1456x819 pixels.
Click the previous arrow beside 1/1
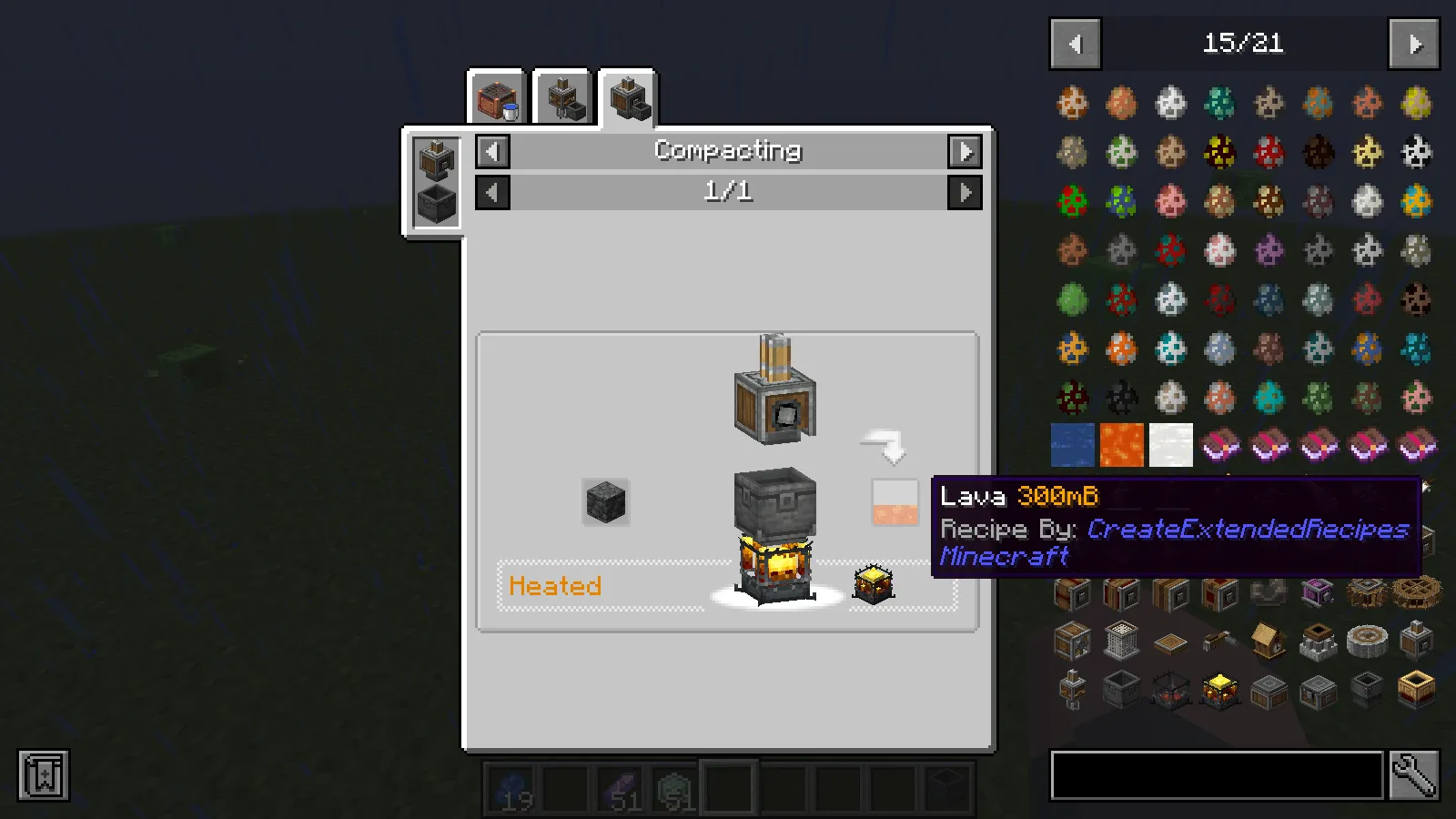(492, 192)
